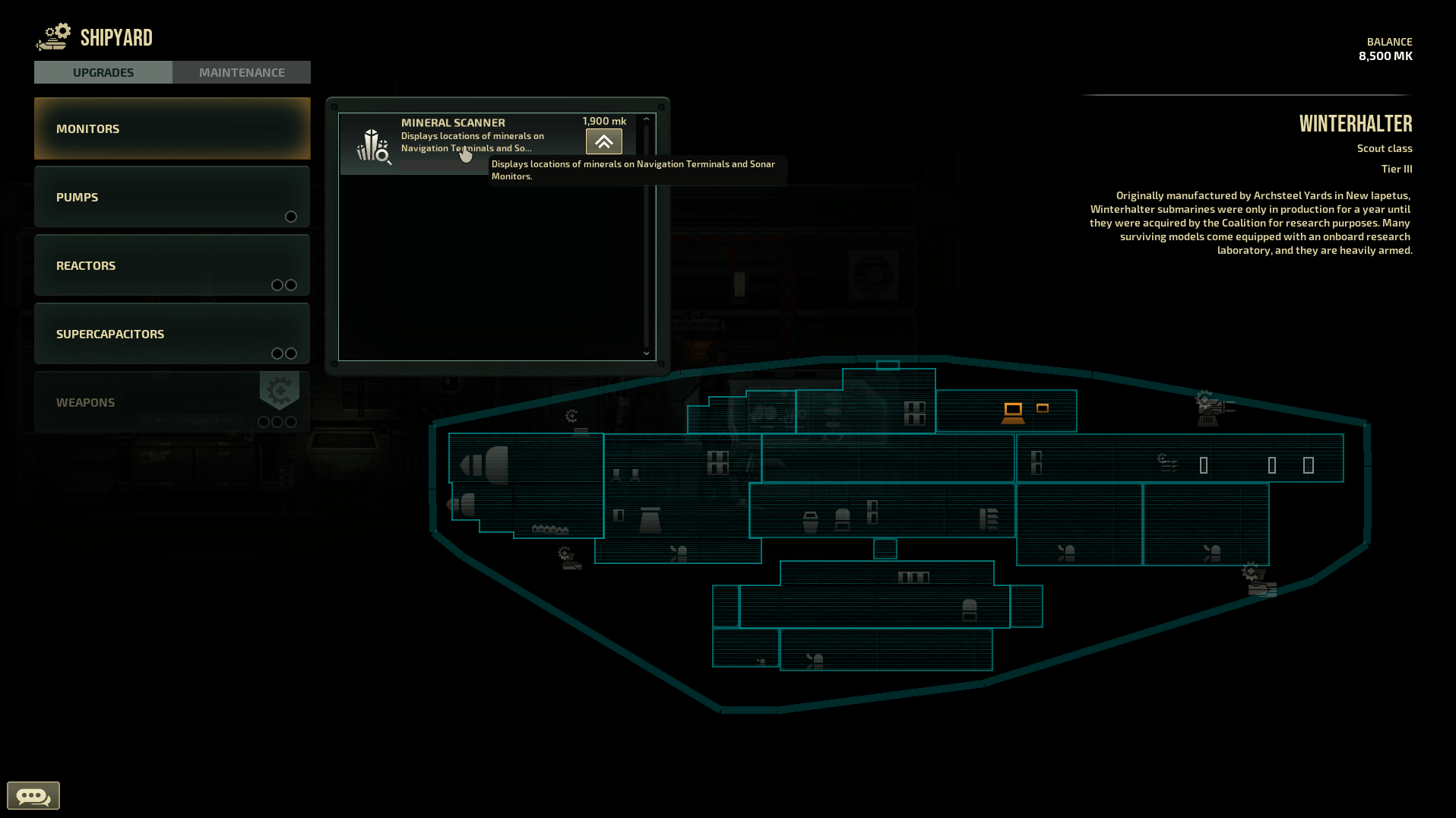Image resolution: width=1456 pixels, height=818 pixels.
Task: Click the scroll-down arrow in the upgrade list
Action: 647,354
